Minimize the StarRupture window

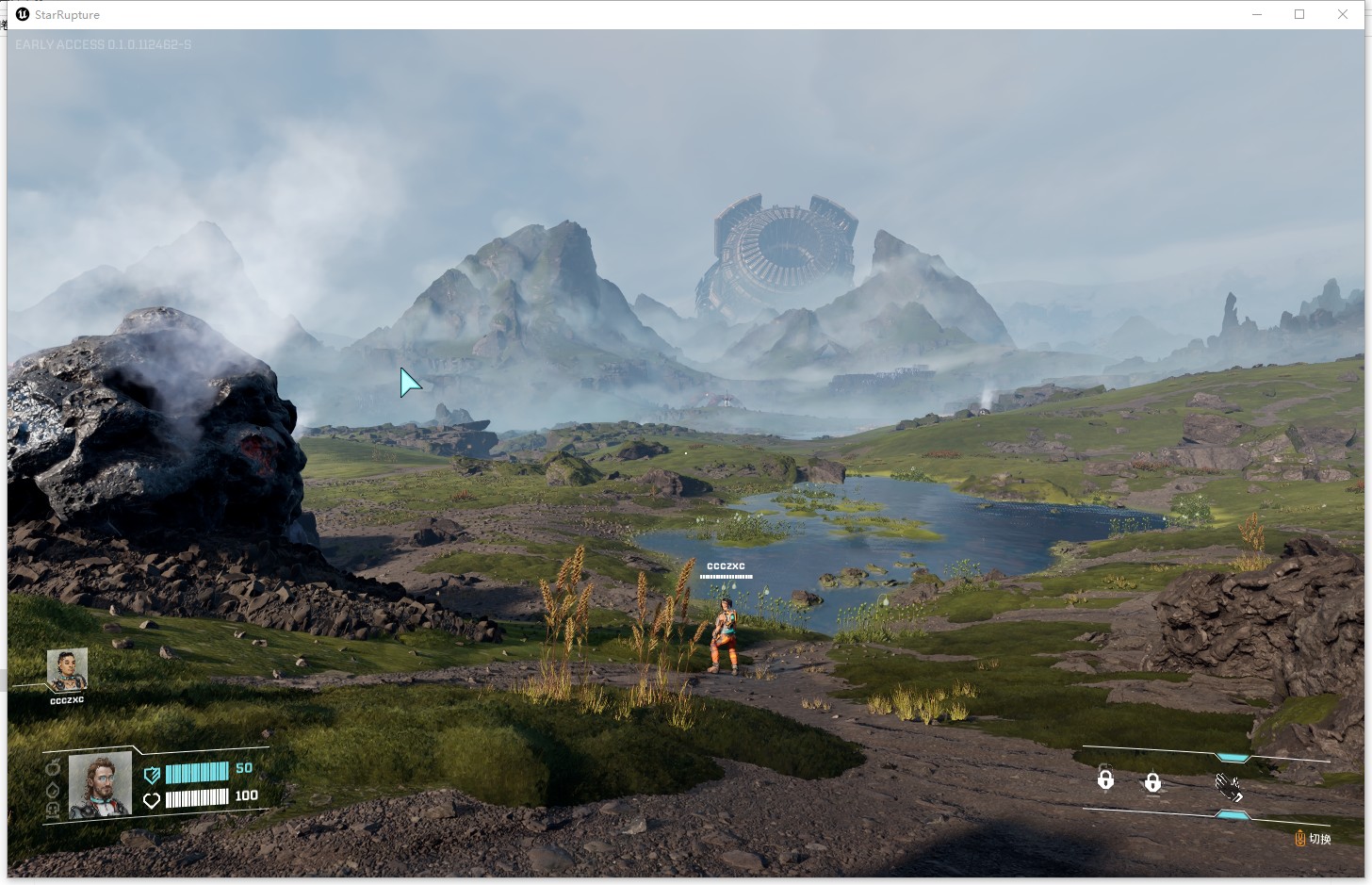[1257, 14]
